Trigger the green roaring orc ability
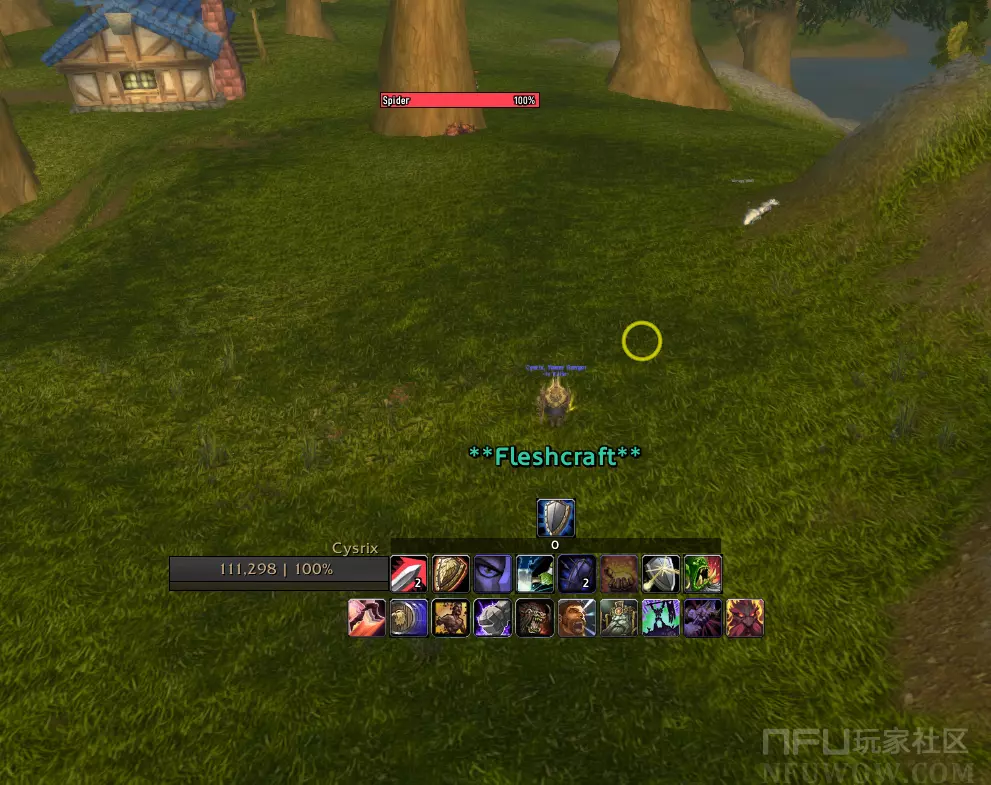 coord(703,574)
